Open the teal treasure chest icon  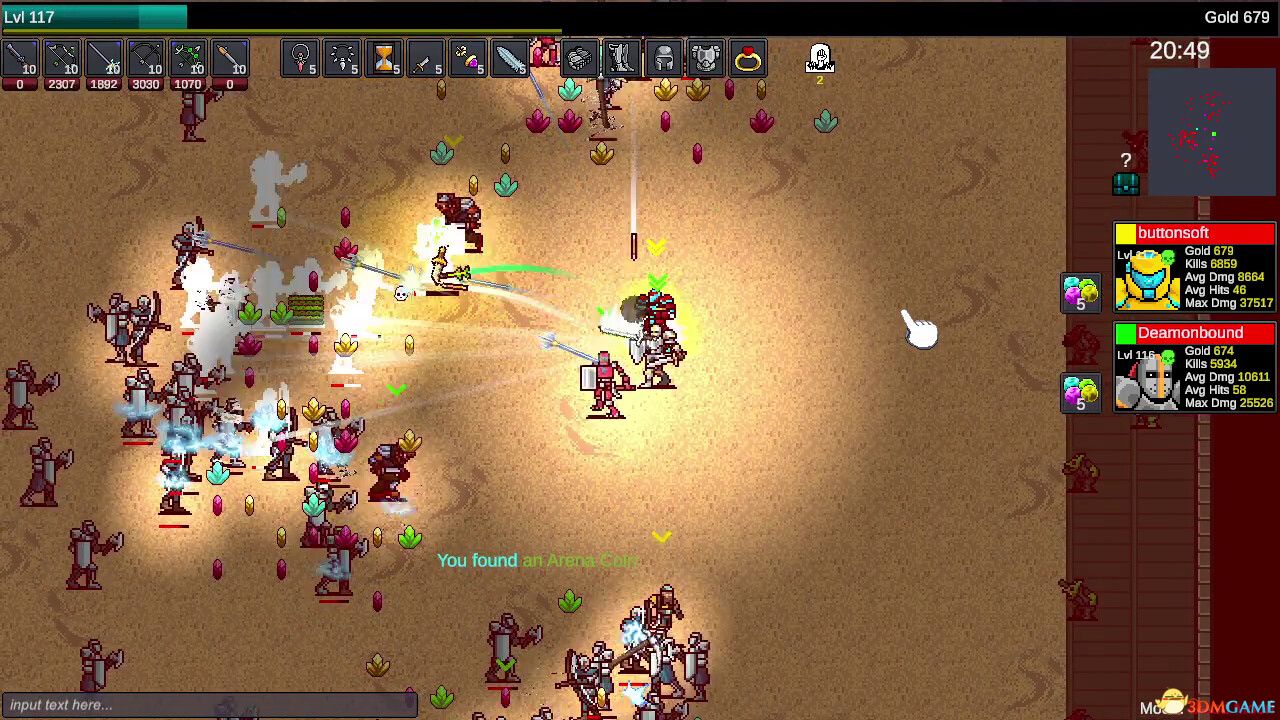1126,183
